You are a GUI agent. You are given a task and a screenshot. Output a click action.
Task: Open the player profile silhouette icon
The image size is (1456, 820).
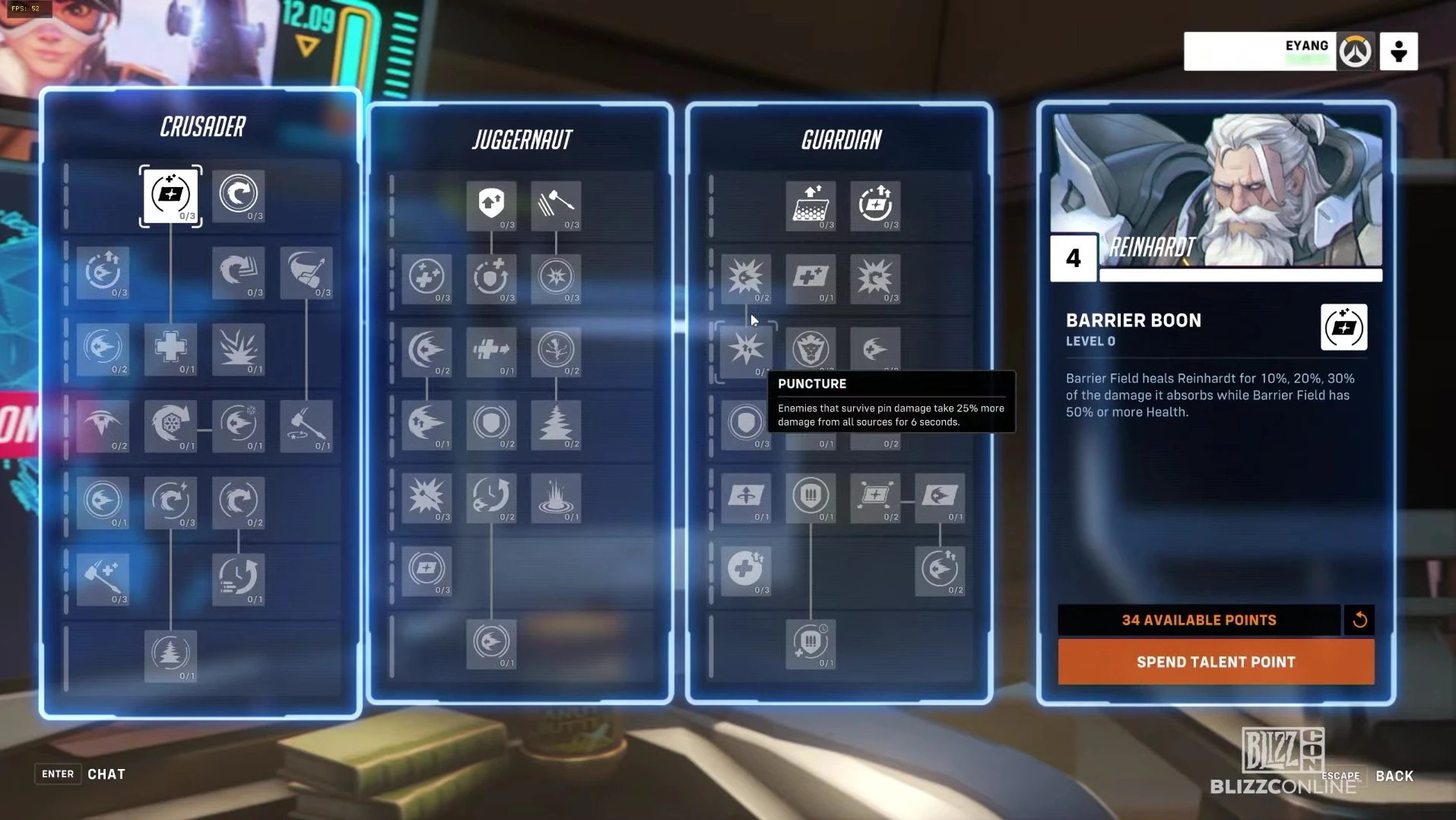[1398, 52]
